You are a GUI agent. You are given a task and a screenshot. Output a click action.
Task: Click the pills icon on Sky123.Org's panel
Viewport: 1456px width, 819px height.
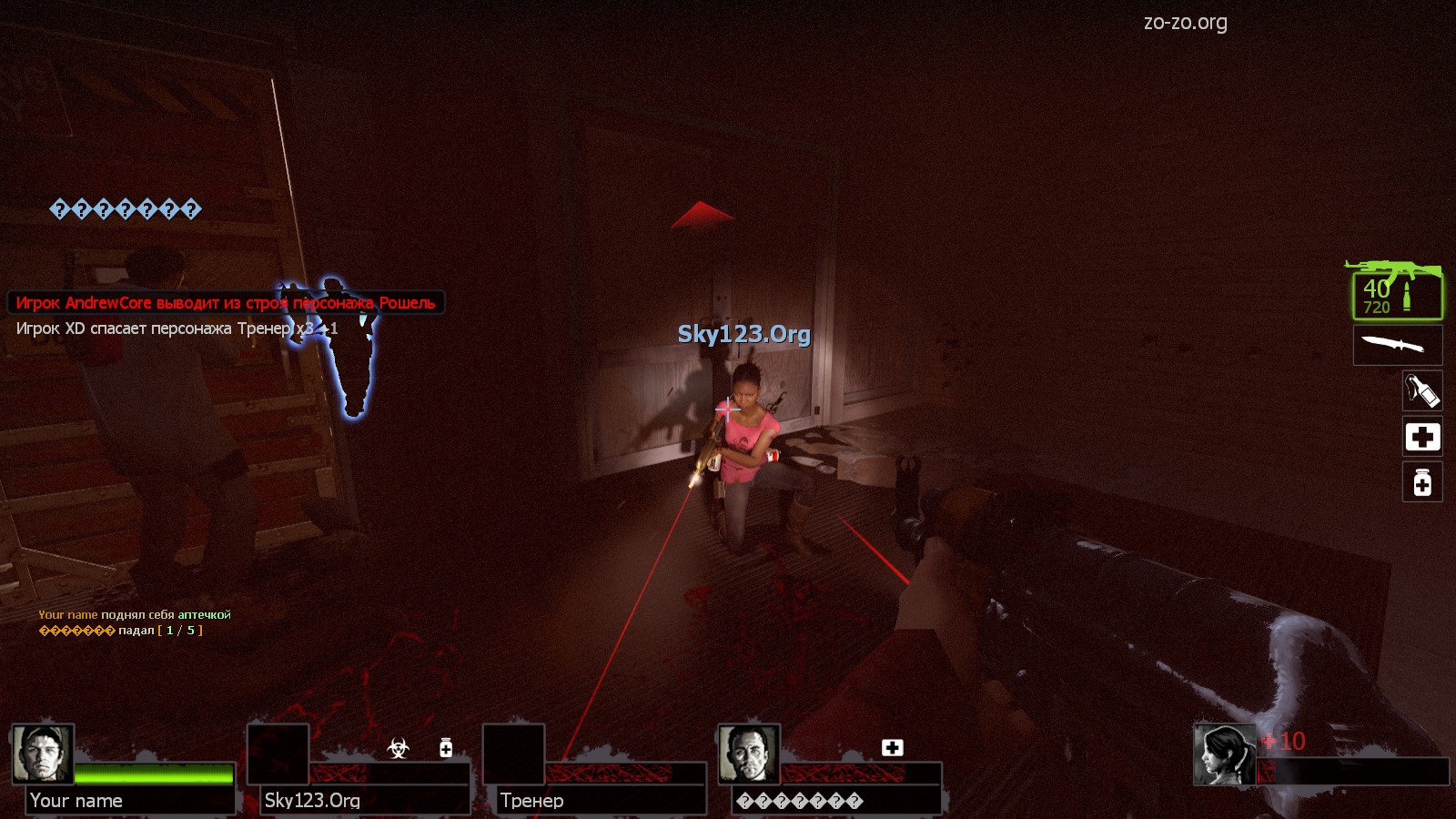click(446, 748)
